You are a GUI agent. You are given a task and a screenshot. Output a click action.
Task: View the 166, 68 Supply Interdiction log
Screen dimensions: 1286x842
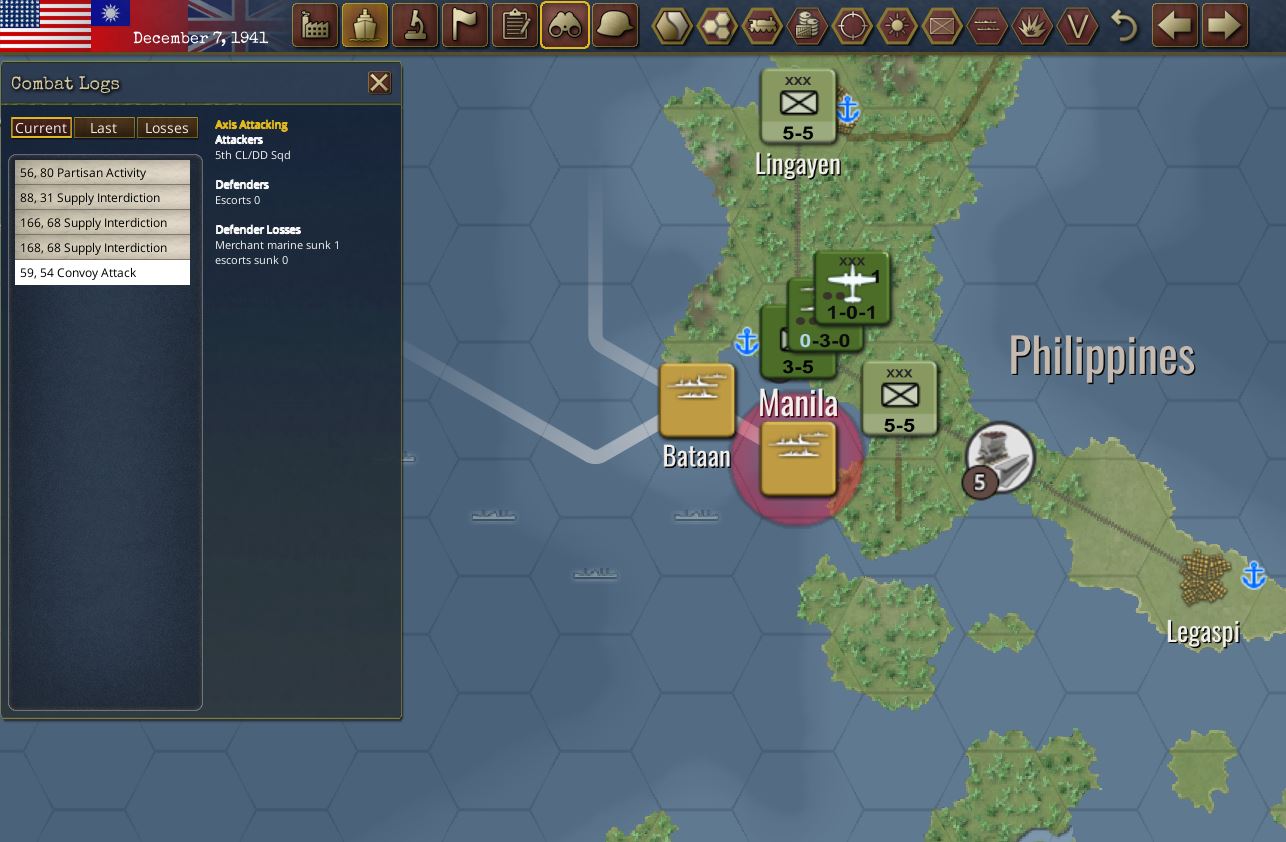pyautogui.click(x=102, y=223)
